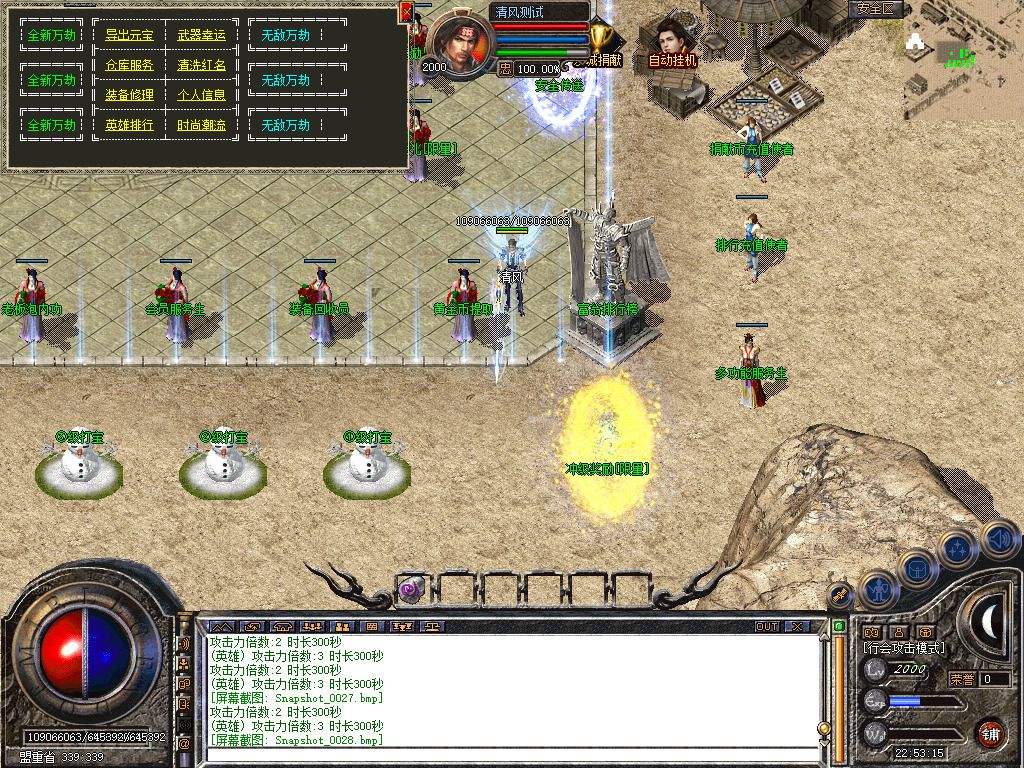Click the chat text input field
The width and height of the screenshot is (1024, 768).
510,755
